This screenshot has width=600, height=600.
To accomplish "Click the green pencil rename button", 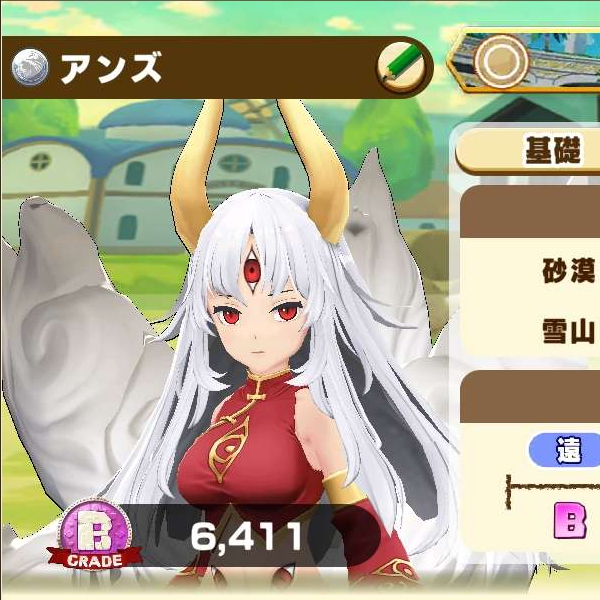I will click(x=402, y=68).
